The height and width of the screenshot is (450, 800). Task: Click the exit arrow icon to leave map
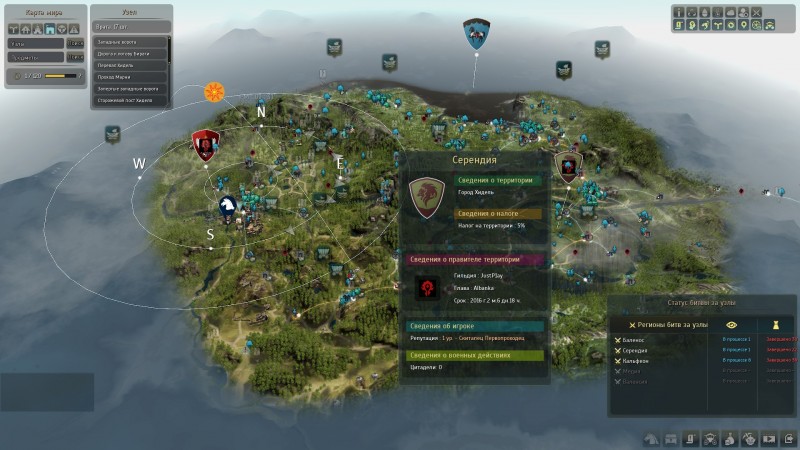pos(787,438)
